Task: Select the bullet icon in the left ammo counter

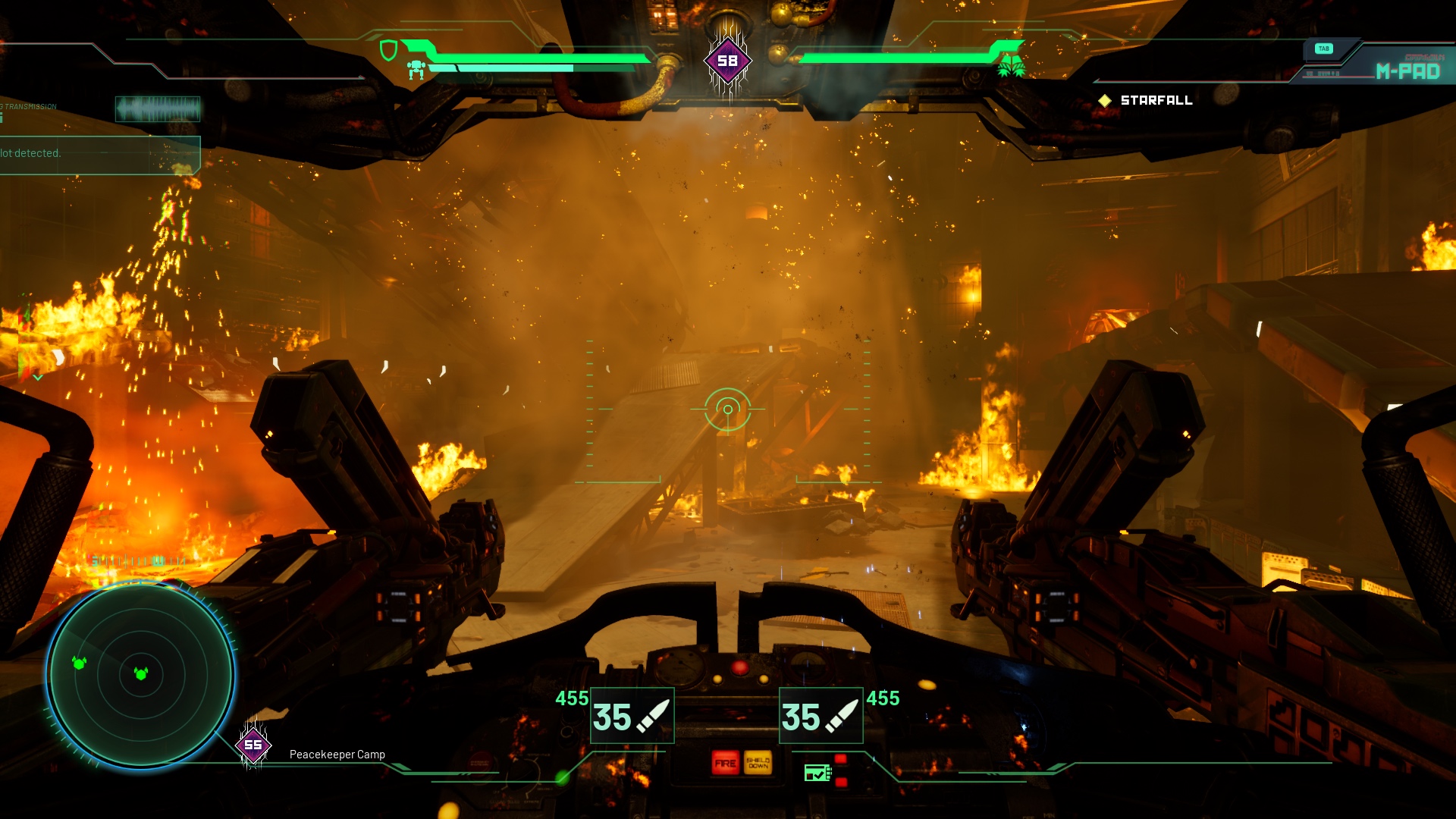Action: point(653,716)
